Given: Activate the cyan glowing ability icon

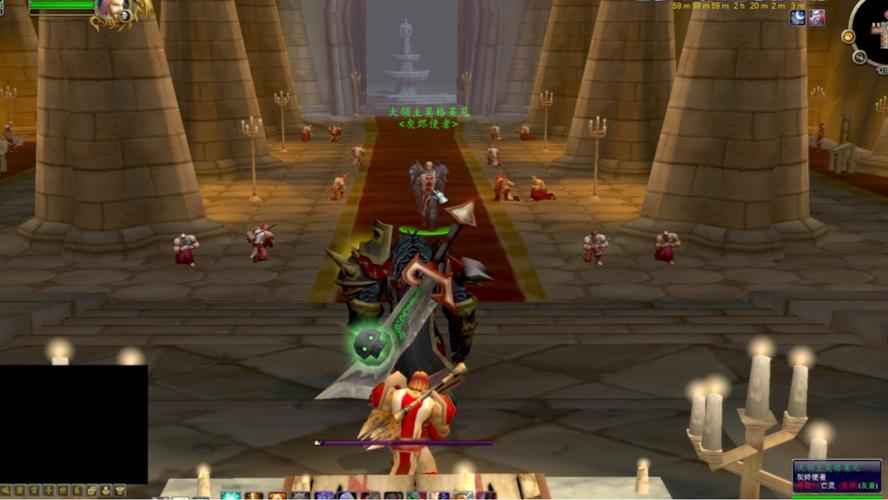Looking at the screenshot, I should [x=231, y=495].
